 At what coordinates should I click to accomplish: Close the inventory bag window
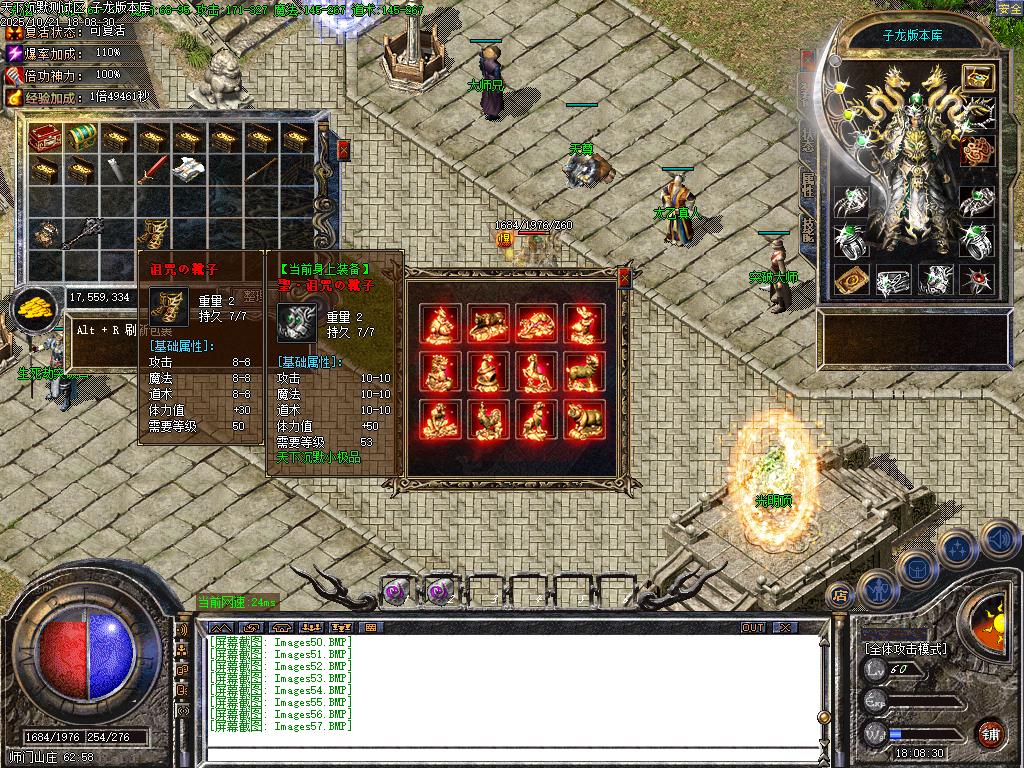click(x=344, y=150)
